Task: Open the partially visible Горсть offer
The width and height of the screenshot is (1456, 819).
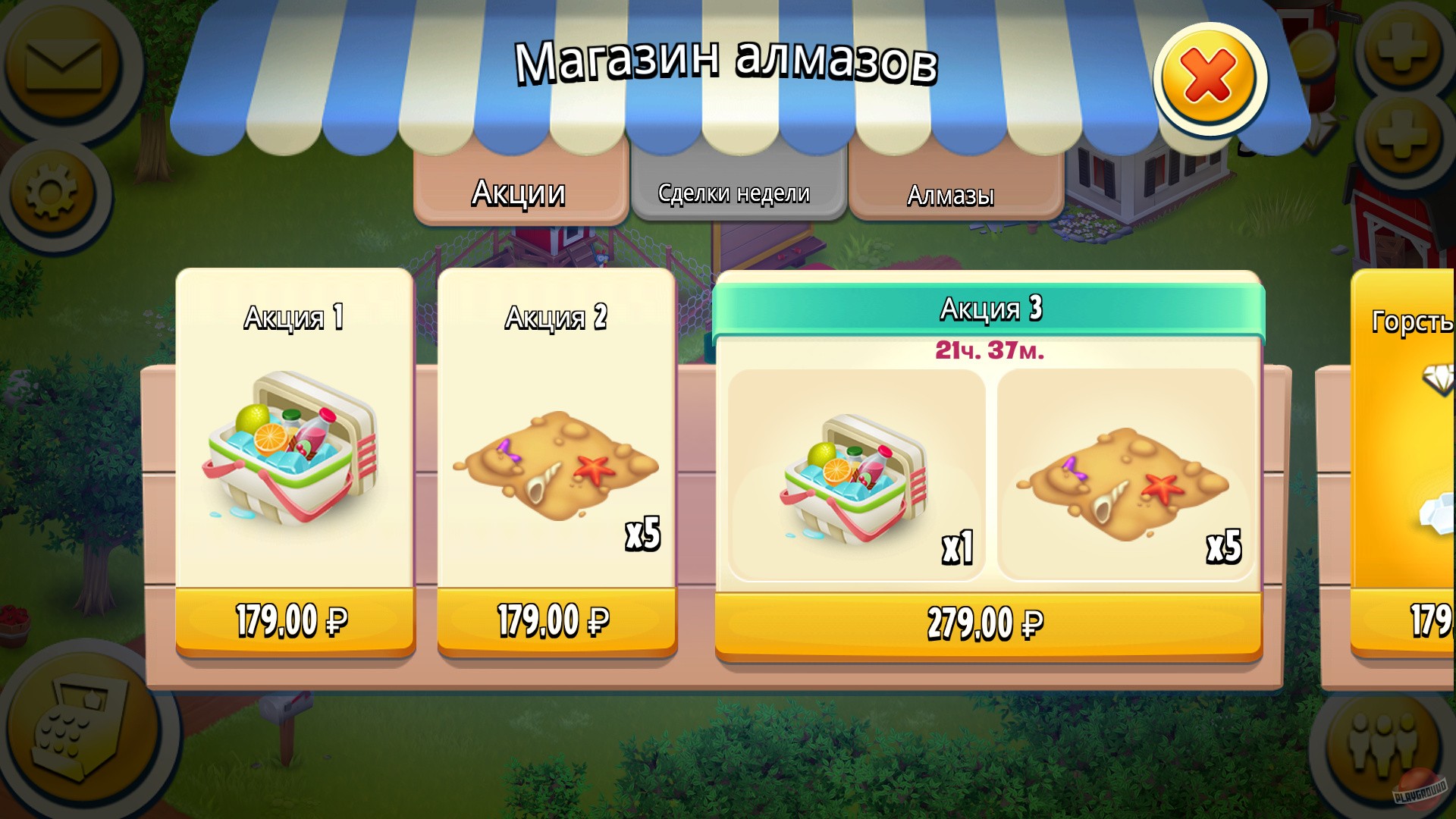Action: [1410, 470]
